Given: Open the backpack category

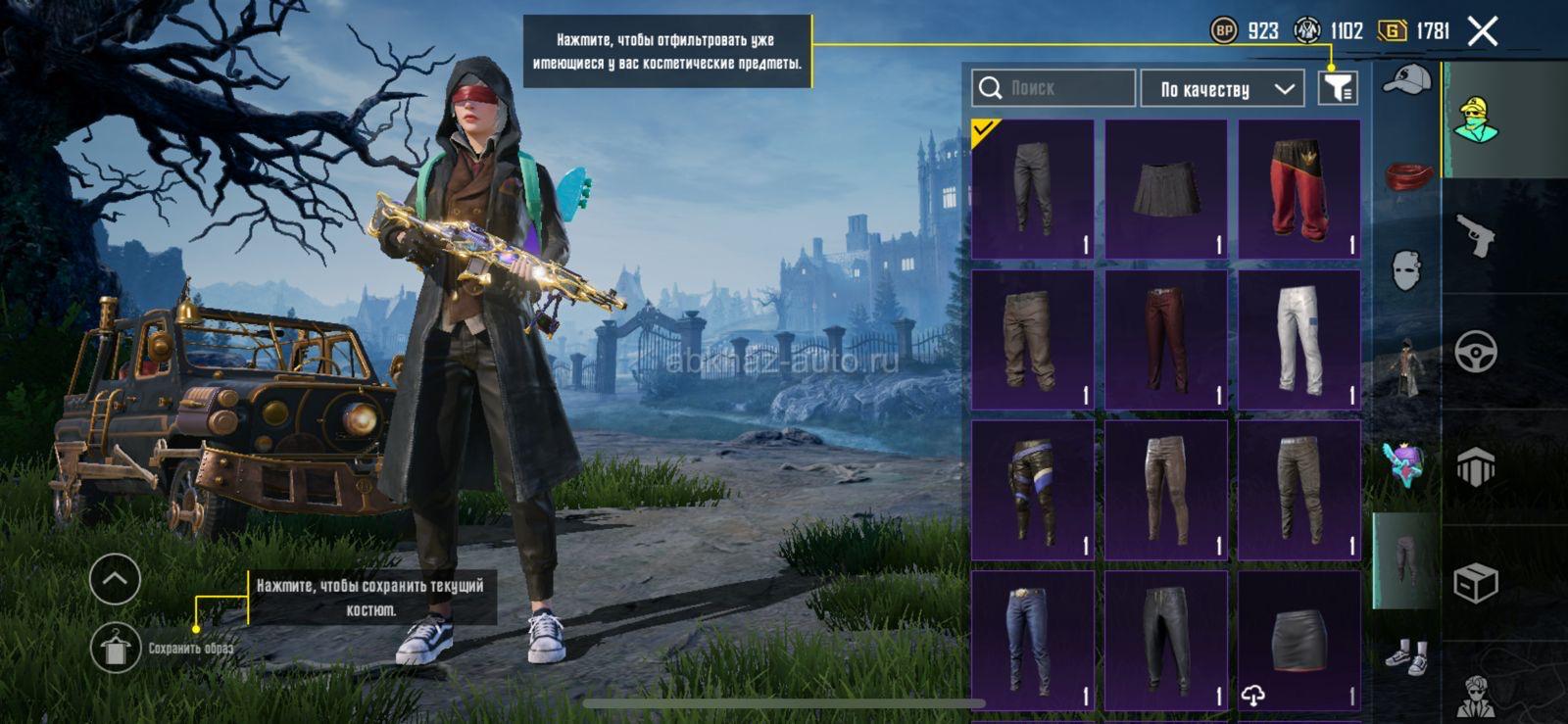Looking at the screenshot, I should click(1407, 462).
